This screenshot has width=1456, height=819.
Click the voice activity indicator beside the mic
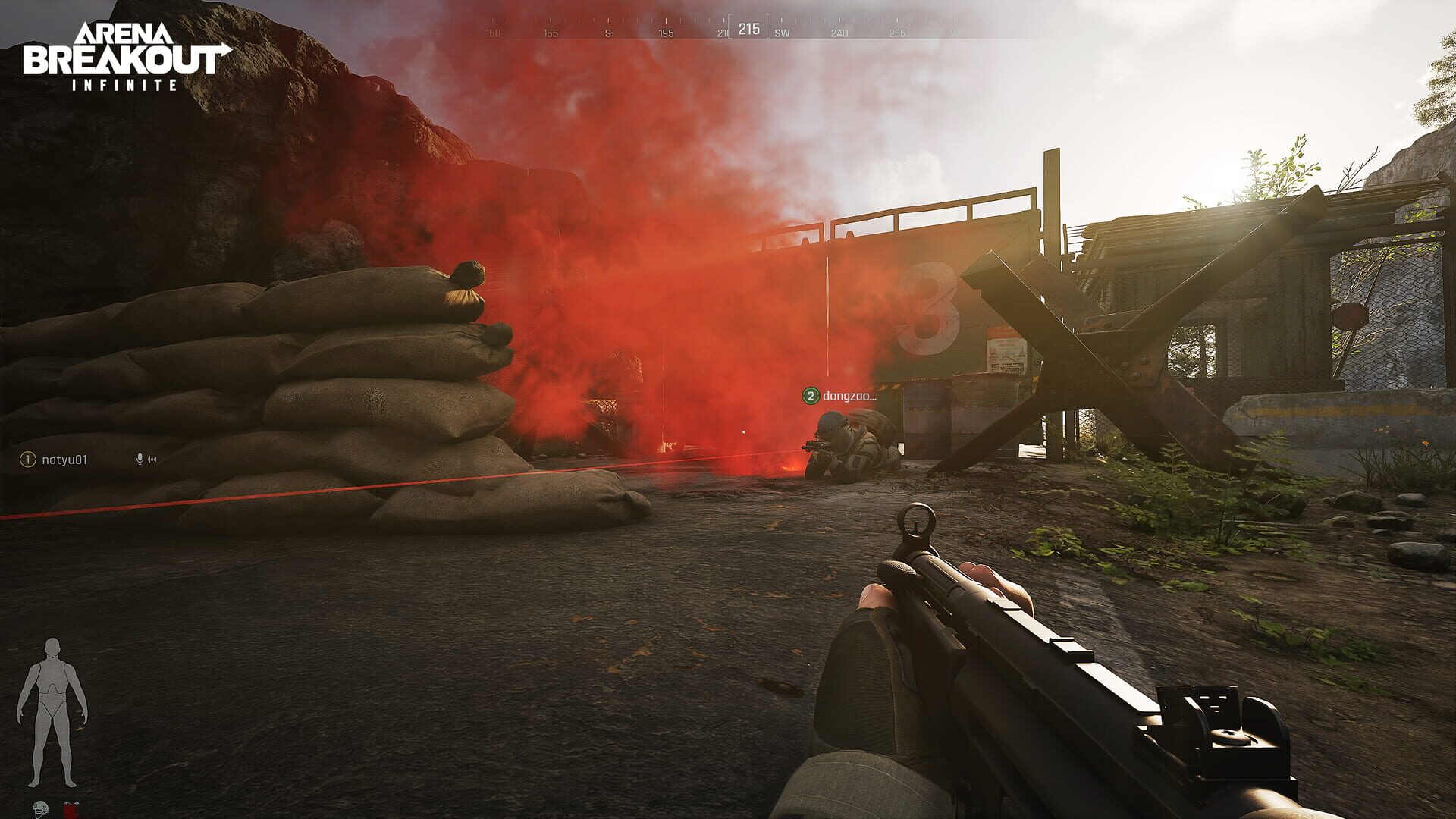point(152,459)
